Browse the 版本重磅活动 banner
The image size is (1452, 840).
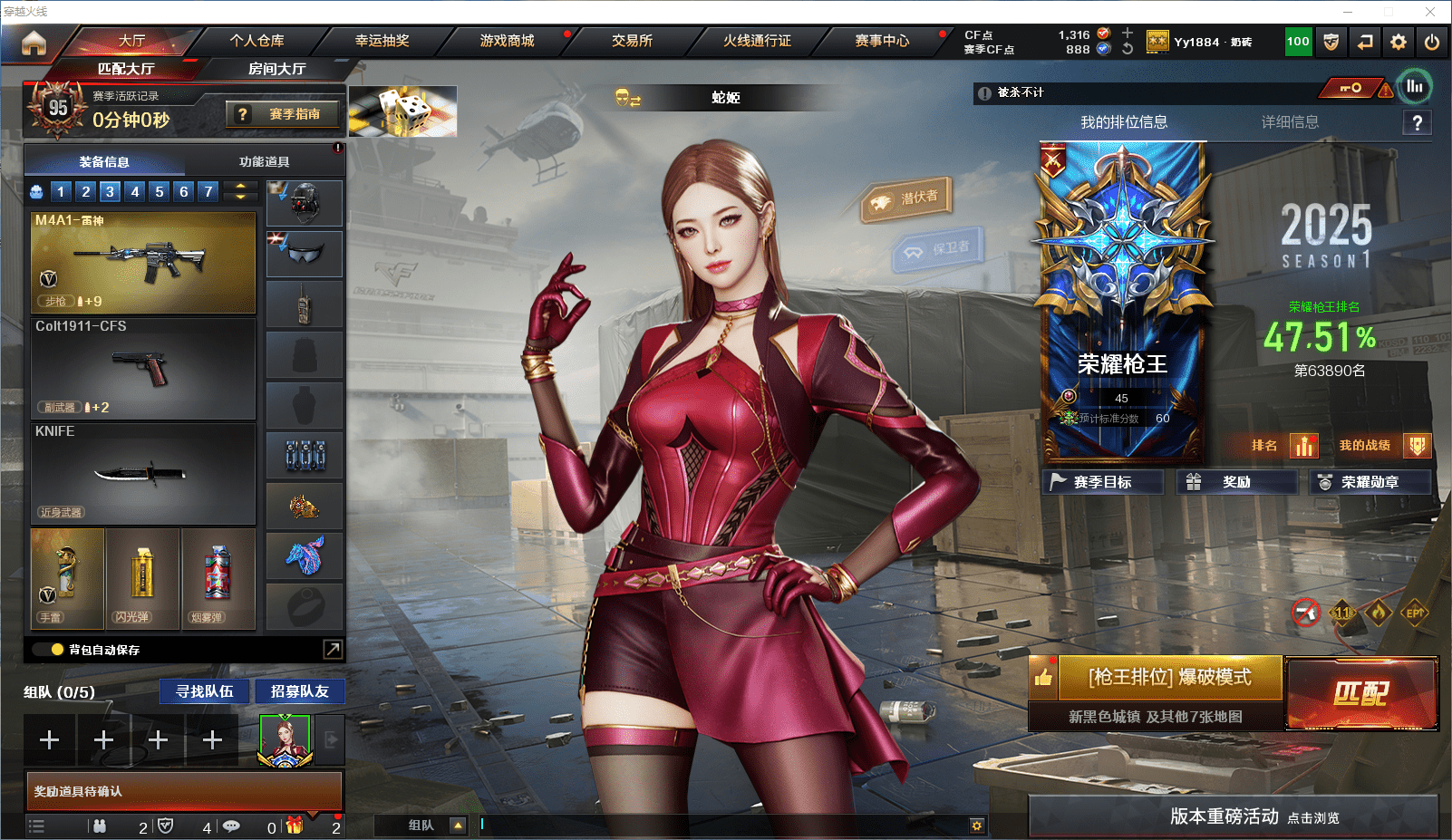1233,816
